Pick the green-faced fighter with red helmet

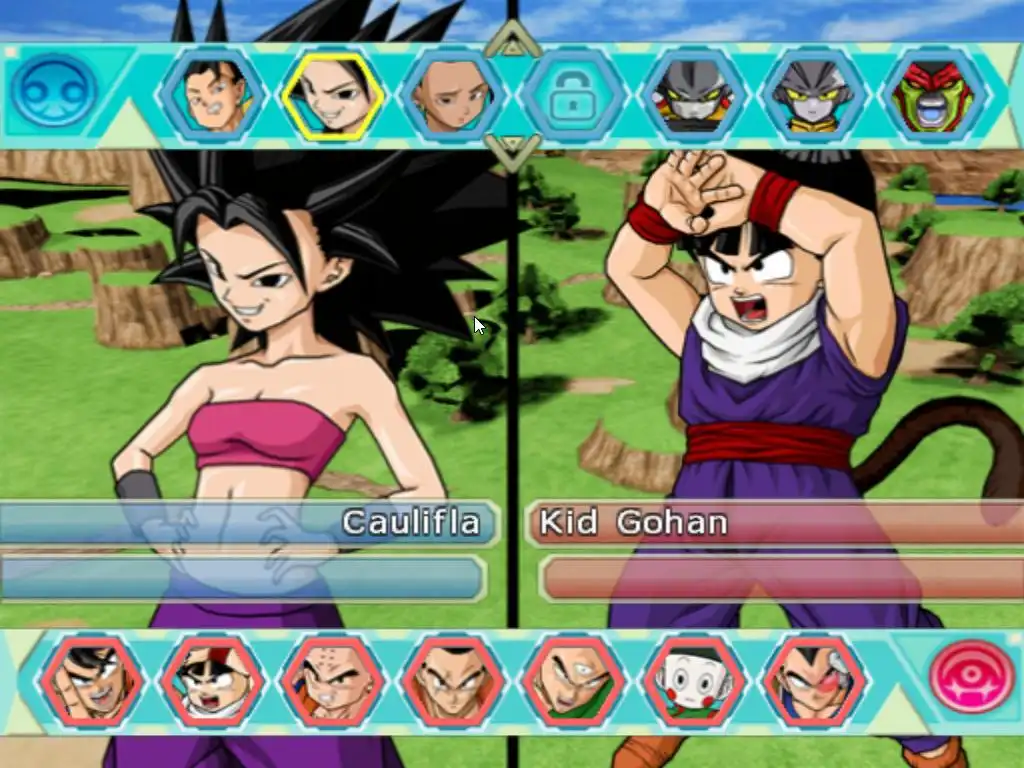click(x=933, y=97)
